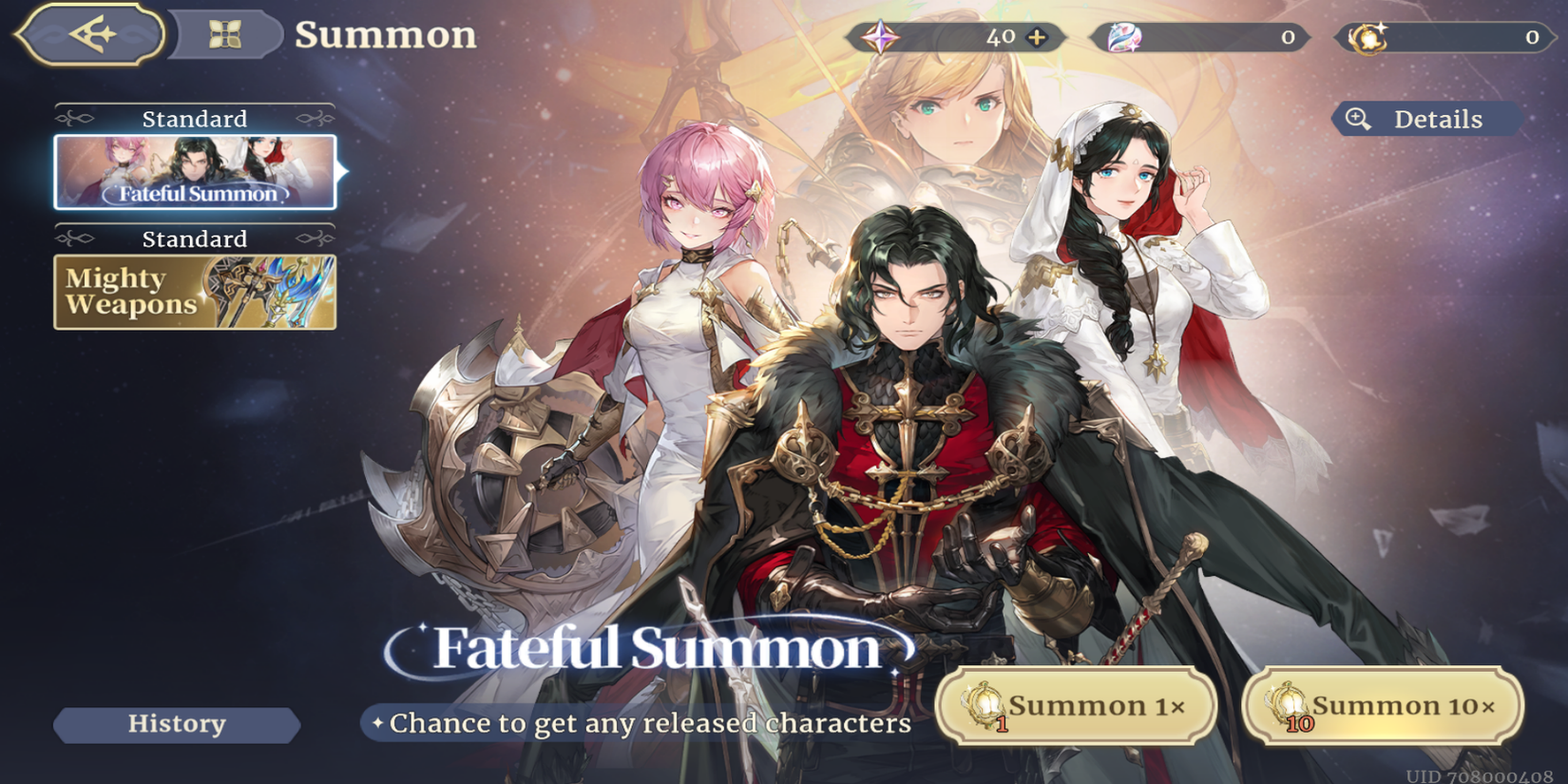This screenshot has width=1568, height=784.
Task: Open the home menu icon beside Summon title
Action: tap(224, 36)
